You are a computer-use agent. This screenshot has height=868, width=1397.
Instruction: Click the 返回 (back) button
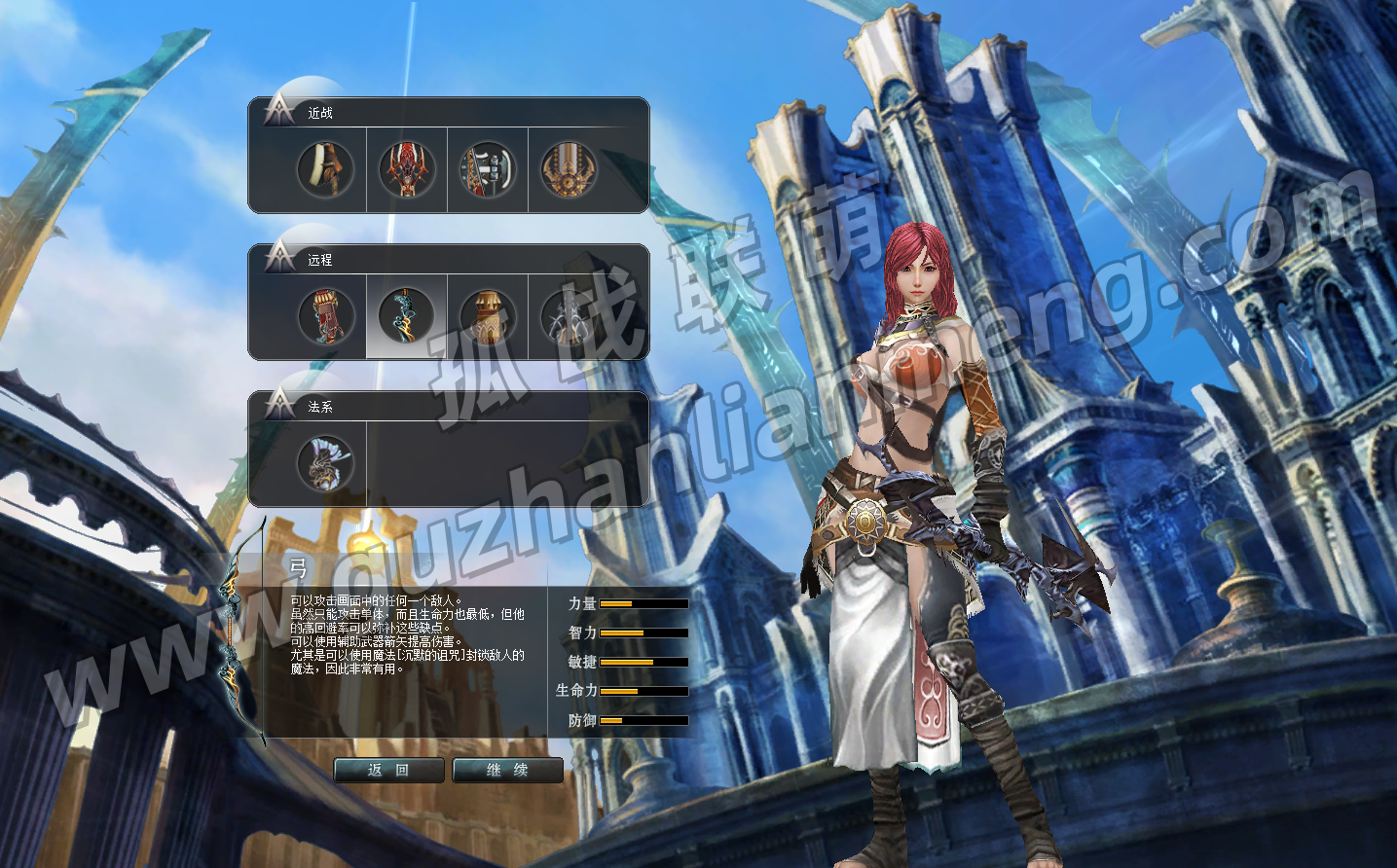(x=388, y=770)
